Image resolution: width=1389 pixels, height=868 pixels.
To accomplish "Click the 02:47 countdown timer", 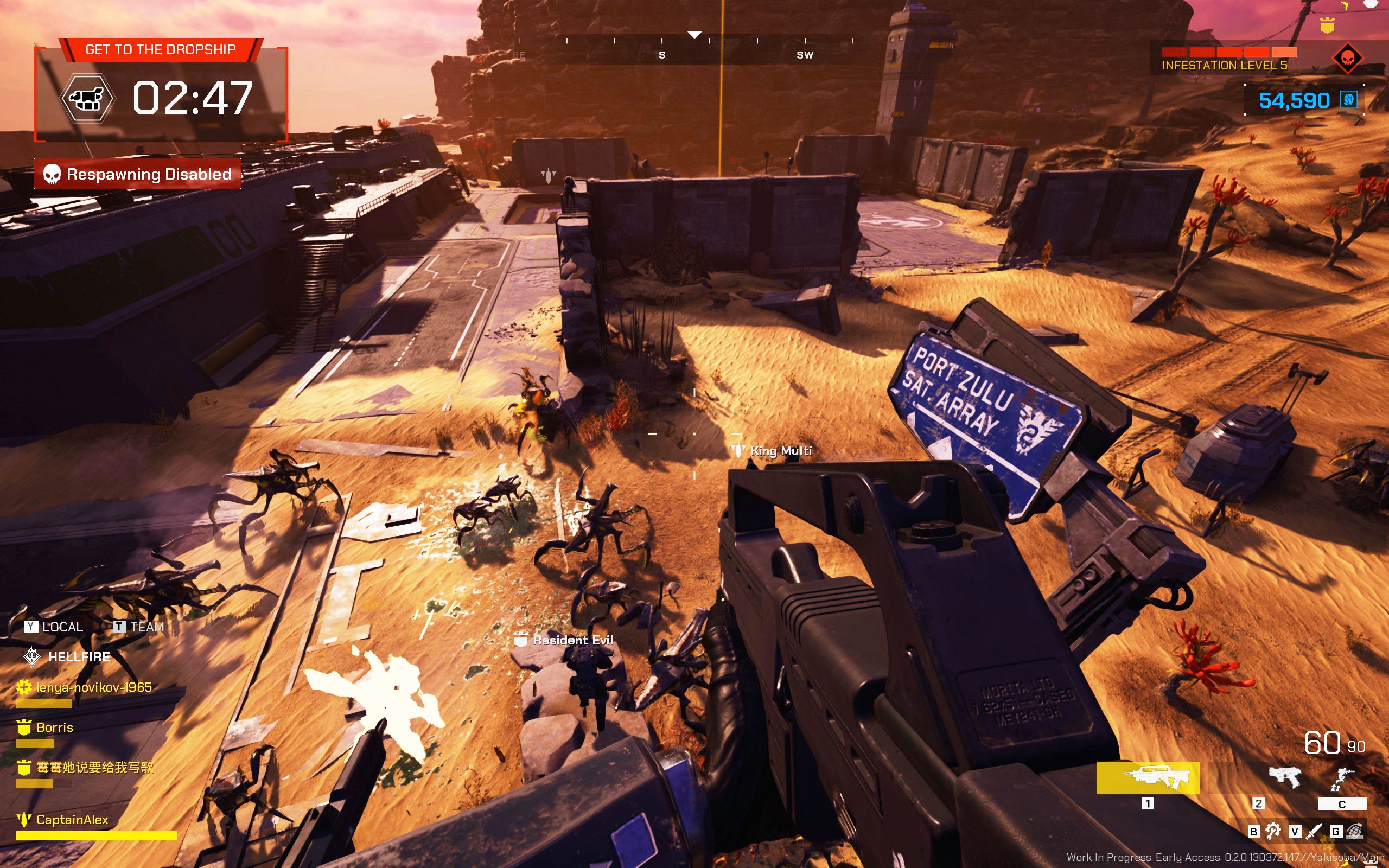I will pos(192,98).
